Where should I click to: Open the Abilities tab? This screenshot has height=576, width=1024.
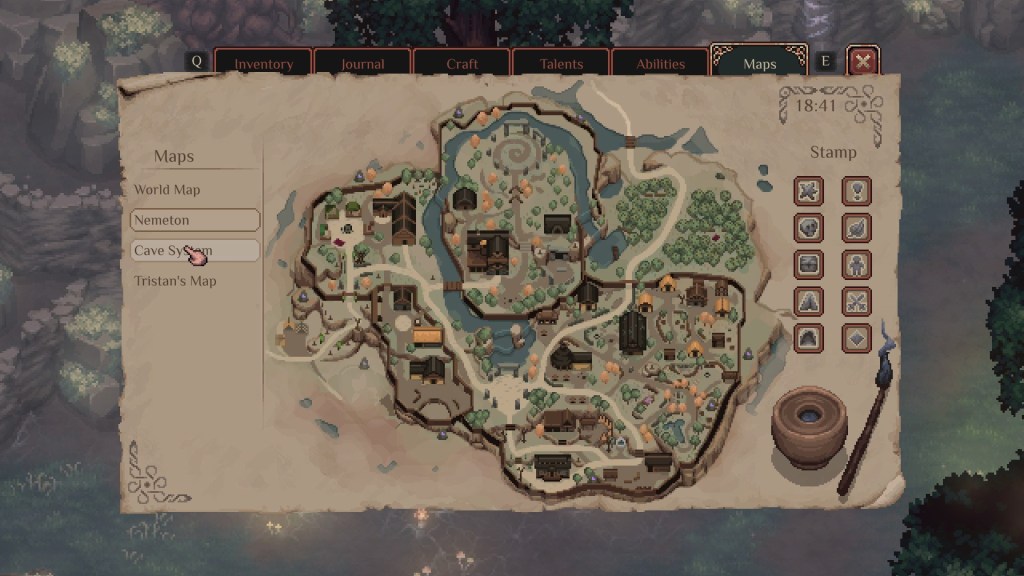660,63
